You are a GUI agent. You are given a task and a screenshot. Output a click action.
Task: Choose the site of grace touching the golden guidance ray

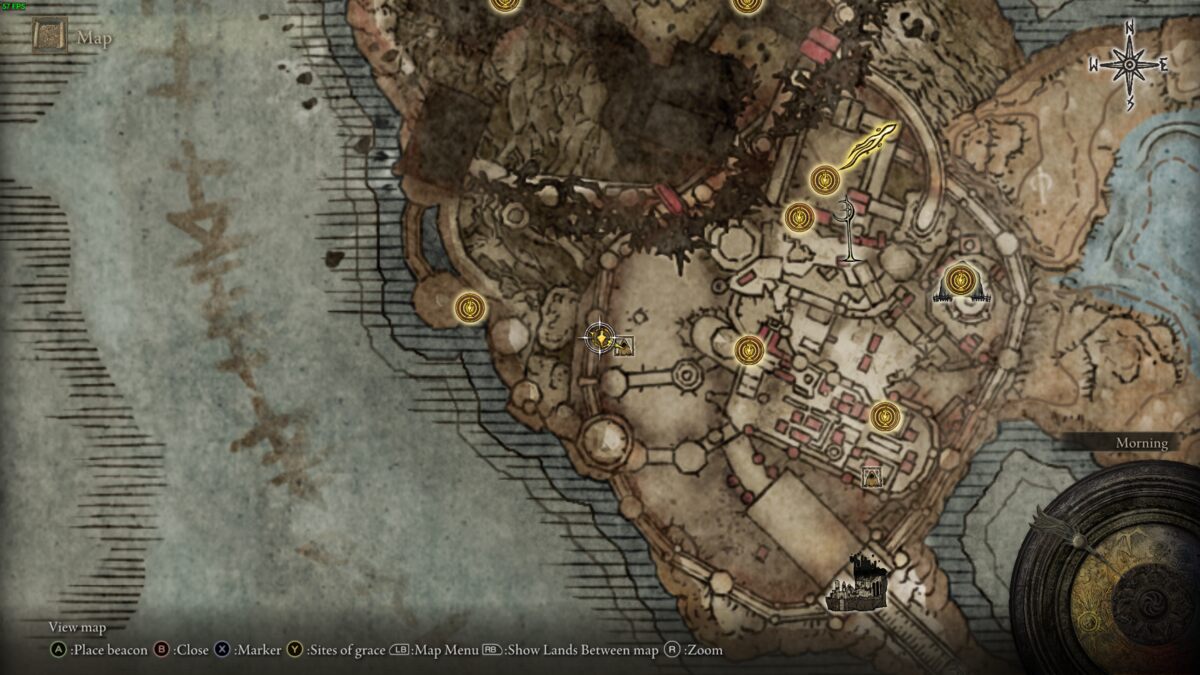coord(824,180)
